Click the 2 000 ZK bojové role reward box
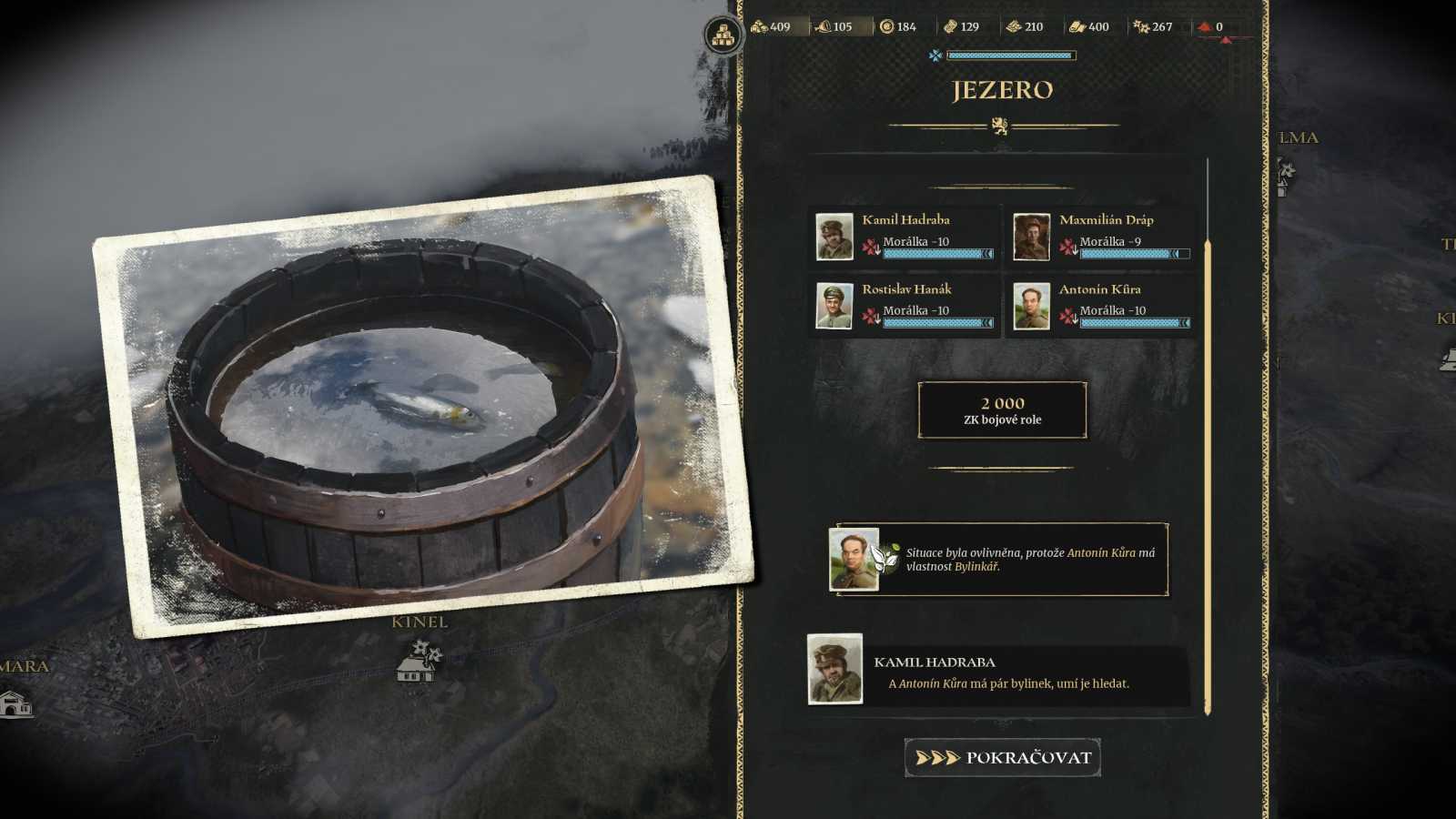 pos(1001,410)
